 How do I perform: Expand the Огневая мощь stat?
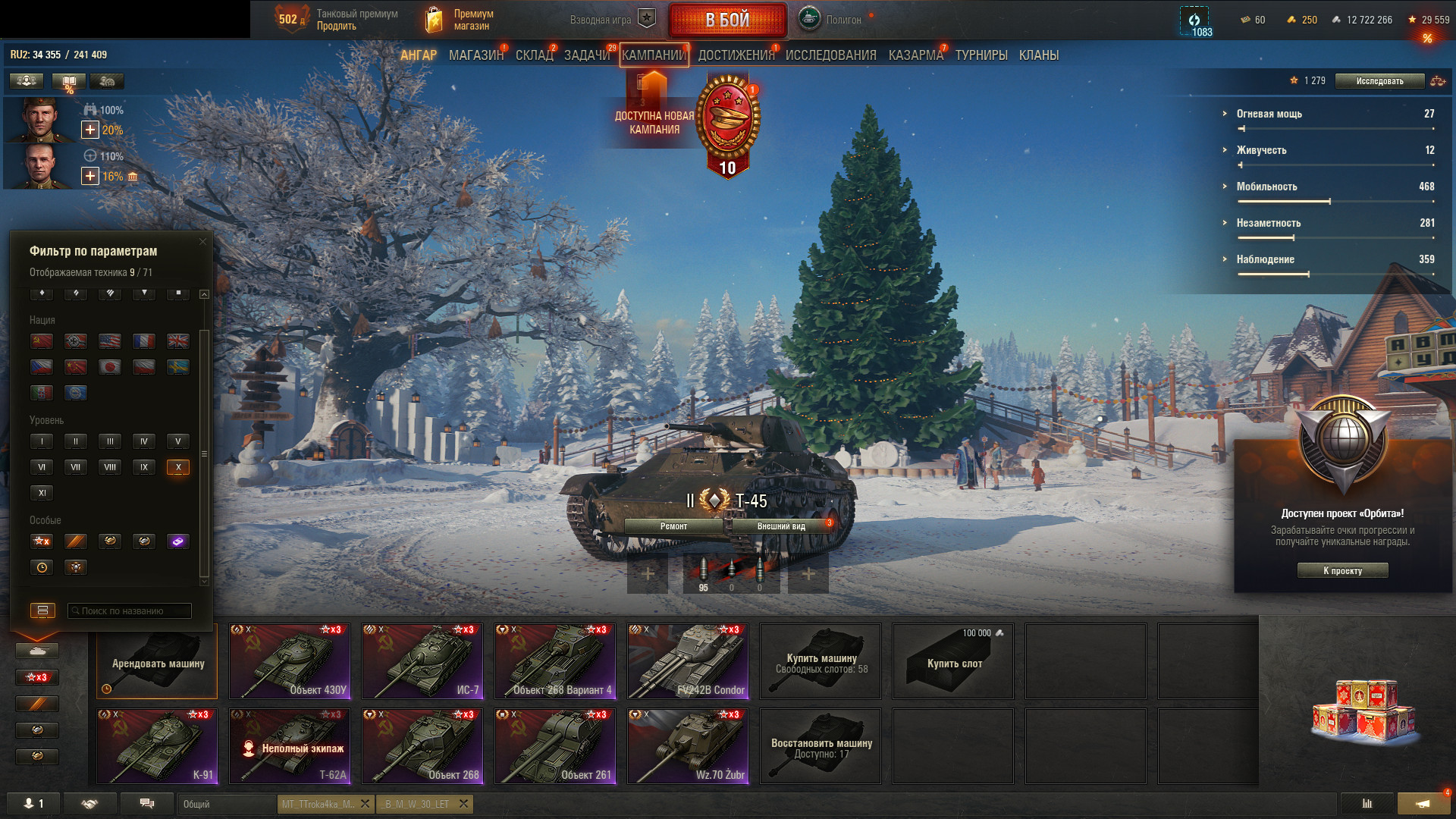[x=1269, y=114]
